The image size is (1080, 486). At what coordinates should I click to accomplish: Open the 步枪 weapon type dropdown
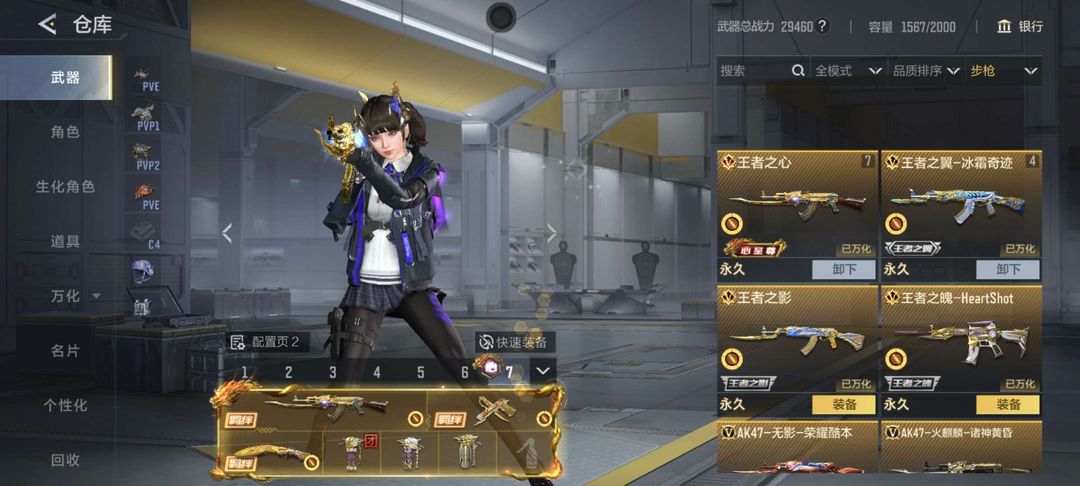[x=1004, y=71]
